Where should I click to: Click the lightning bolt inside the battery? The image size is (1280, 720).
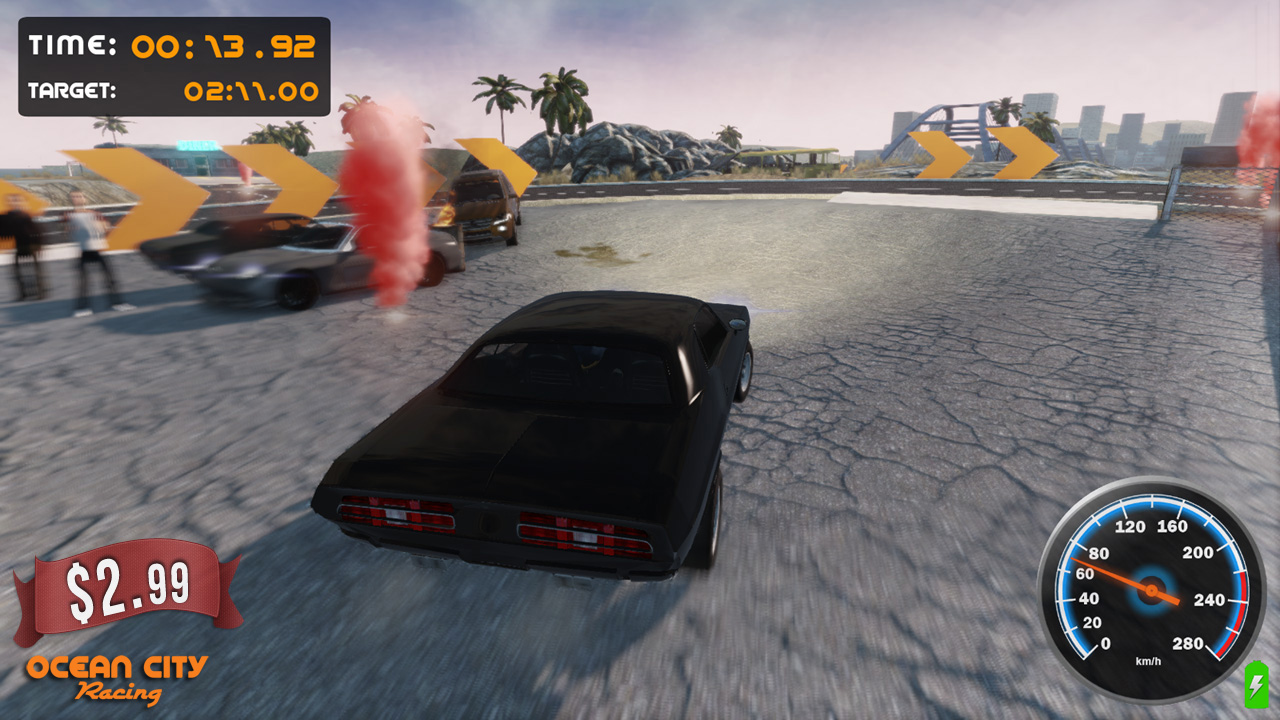[1254, 686]
